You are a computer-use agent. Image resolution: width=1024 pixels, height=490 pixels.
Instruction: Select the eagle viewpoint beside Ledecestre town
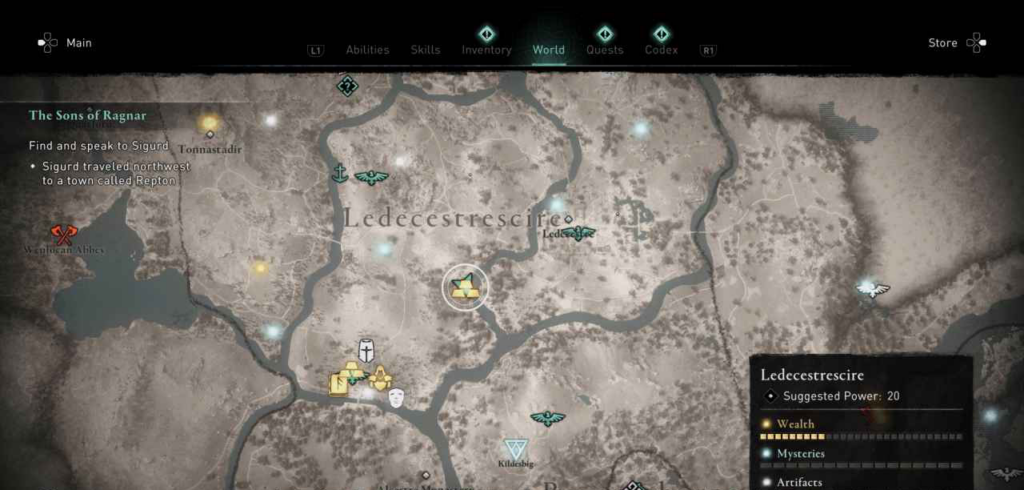[578, 233]
